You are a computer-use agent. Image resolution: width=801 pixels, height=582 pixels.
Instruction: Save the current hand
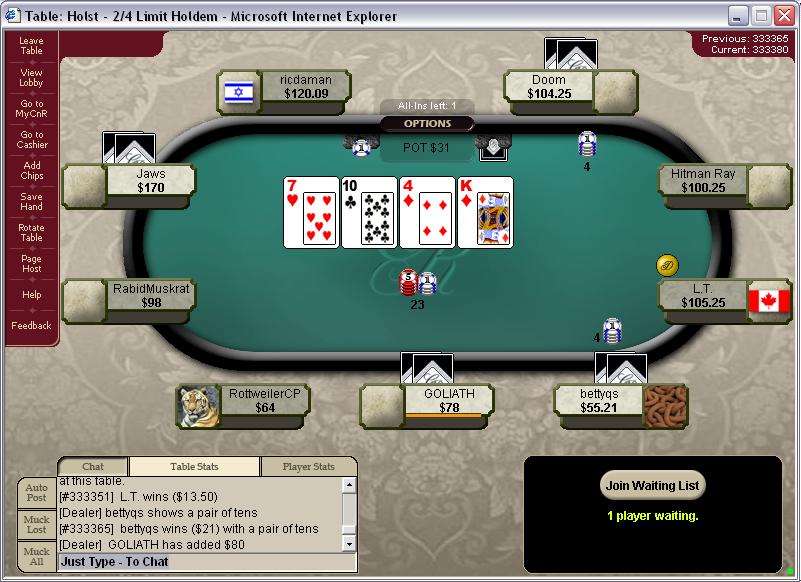[31, 202]
